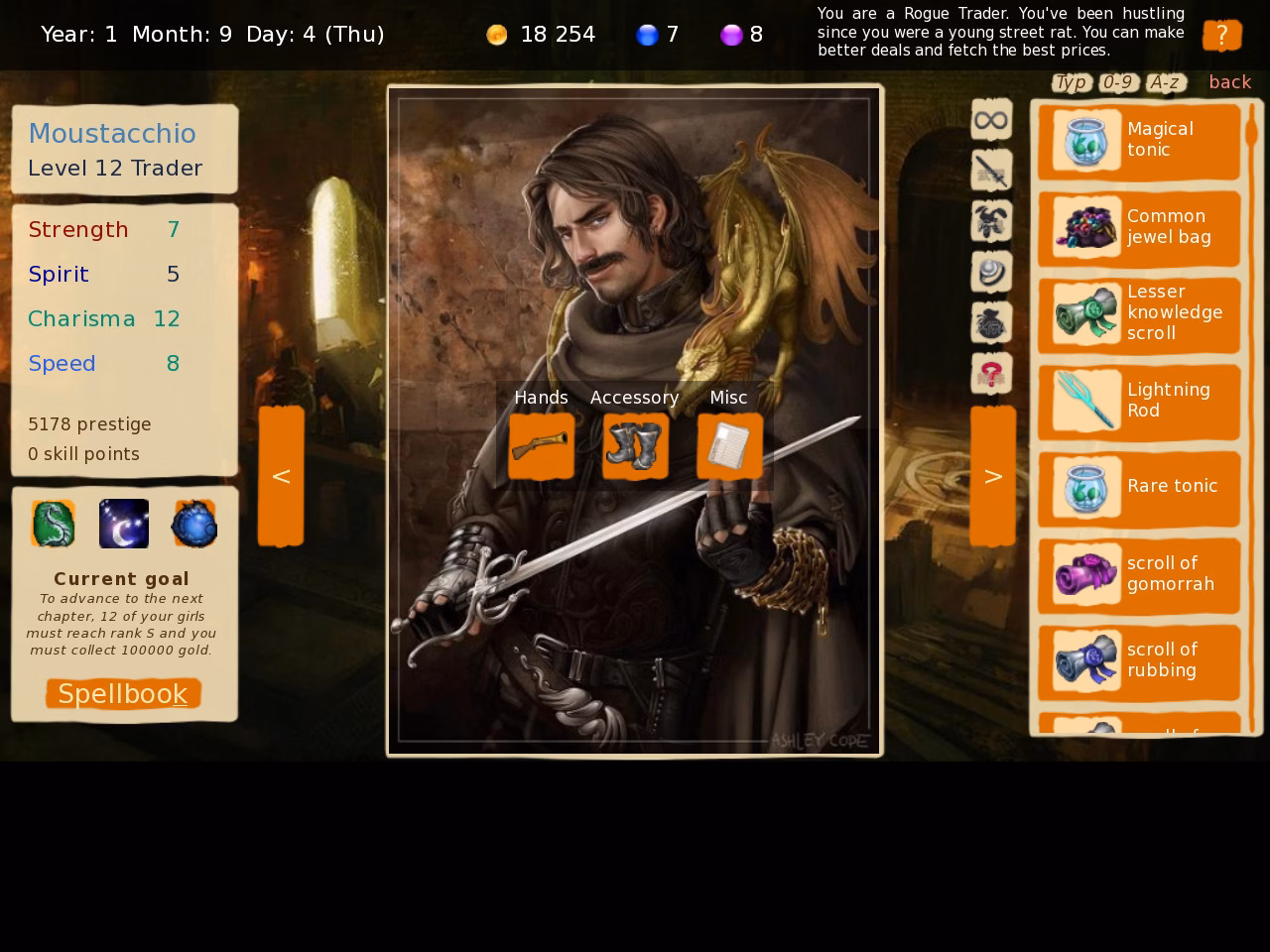Click the red question mark category filter
Viewport: 1270px width, 952px height.
991,372
